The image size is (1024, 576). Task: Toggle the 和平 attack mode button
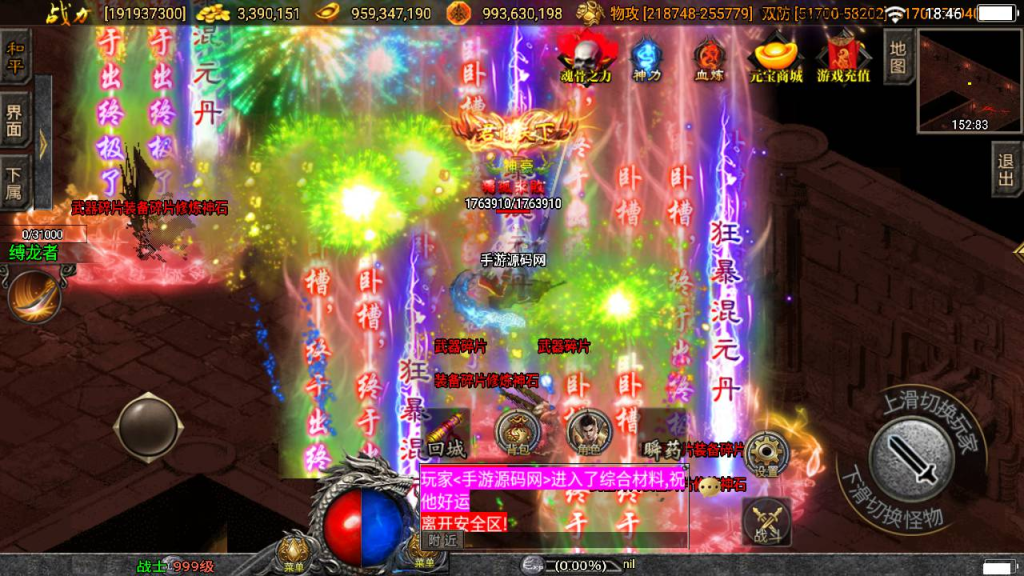click(16, 57)
